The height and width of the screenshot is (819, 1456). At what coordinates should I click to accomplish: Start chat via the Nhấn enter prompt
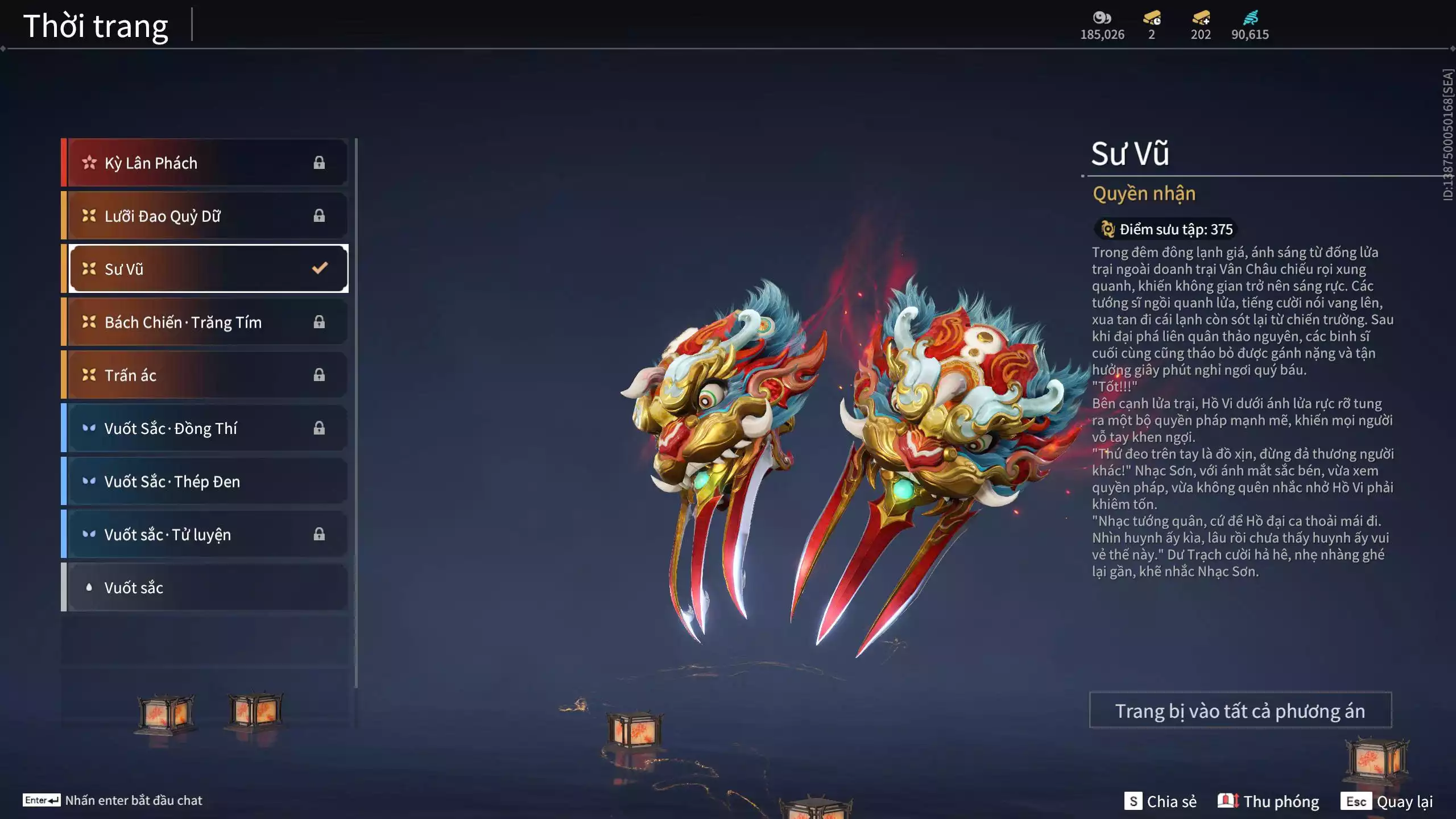pos(113,800)
